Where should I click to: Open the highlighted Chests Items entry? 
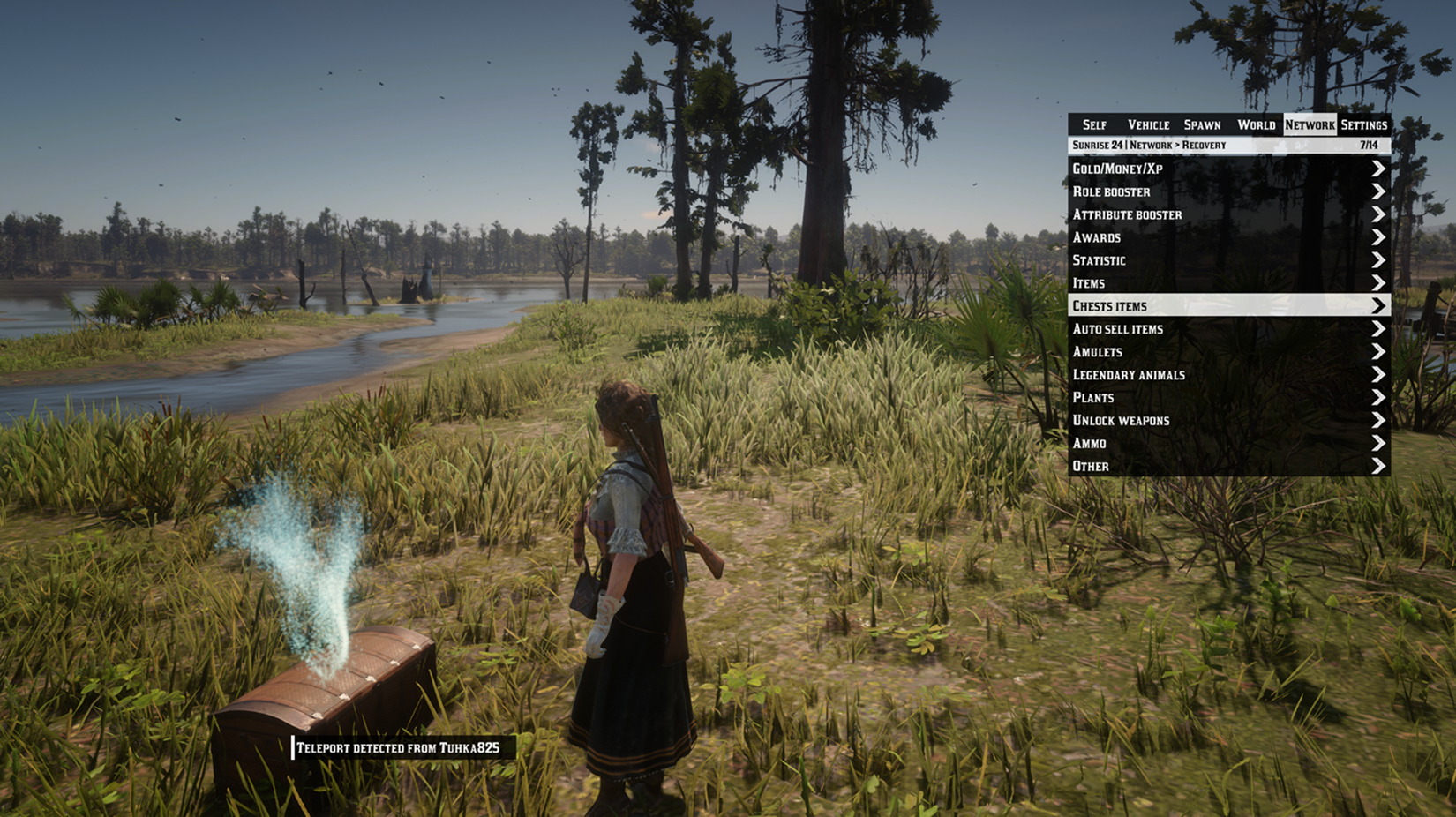click(1228, 306)
